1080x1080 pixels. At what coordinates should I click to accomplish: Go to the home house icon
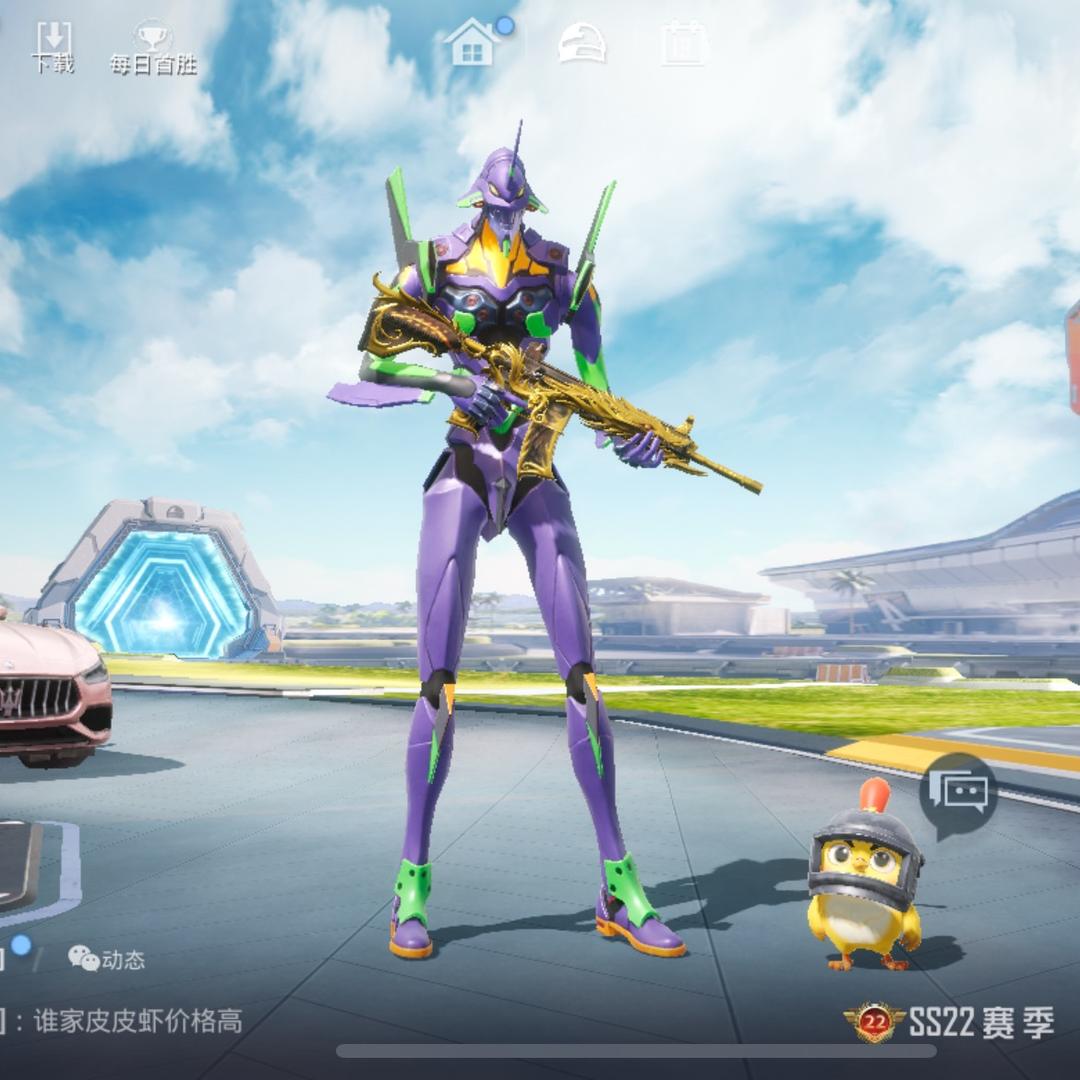[x=473, y=43]
